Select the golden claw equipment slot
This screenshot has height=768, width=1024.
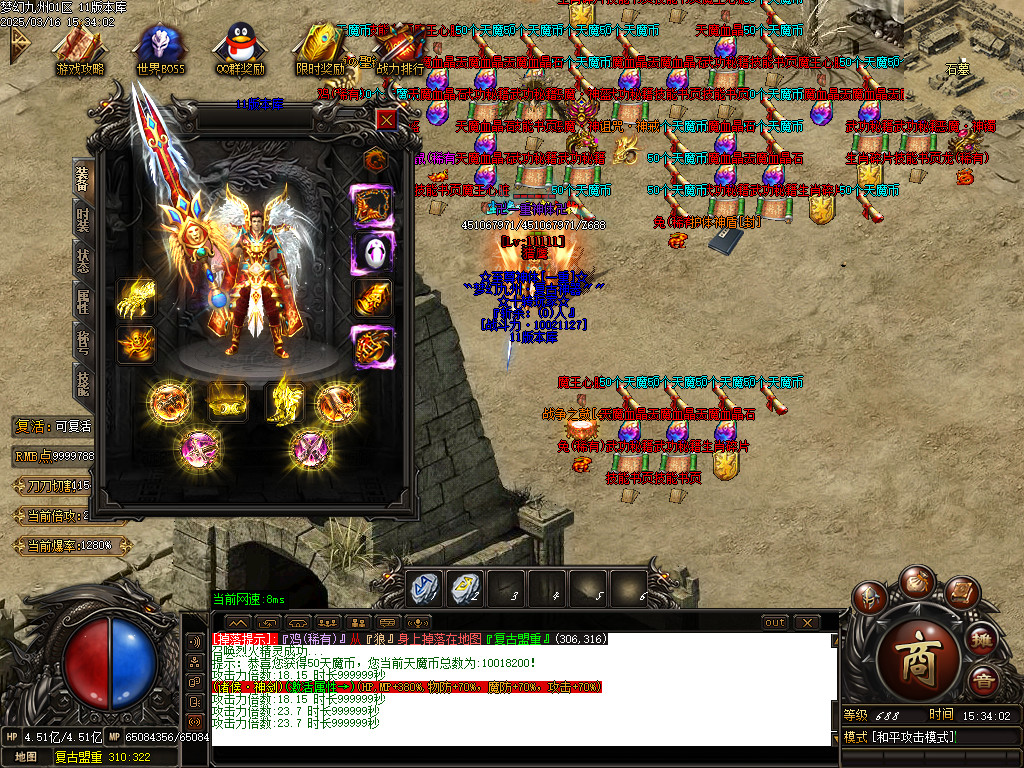click(x=135, y=298)
